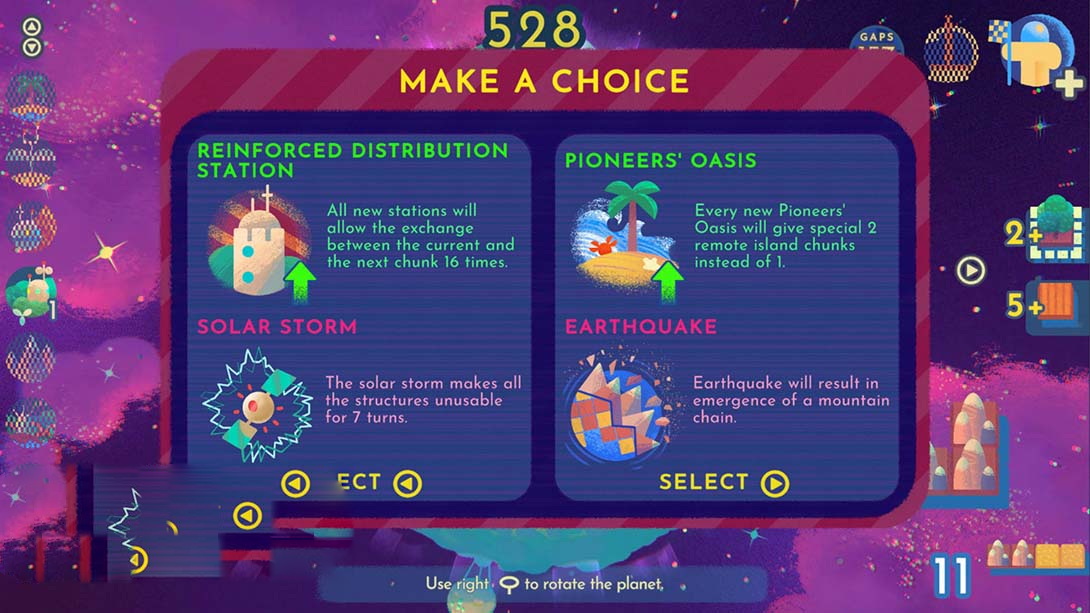Click the round arrow button beside bonuses
This screenshot has width=1090, height=613.
click(970, 270)
